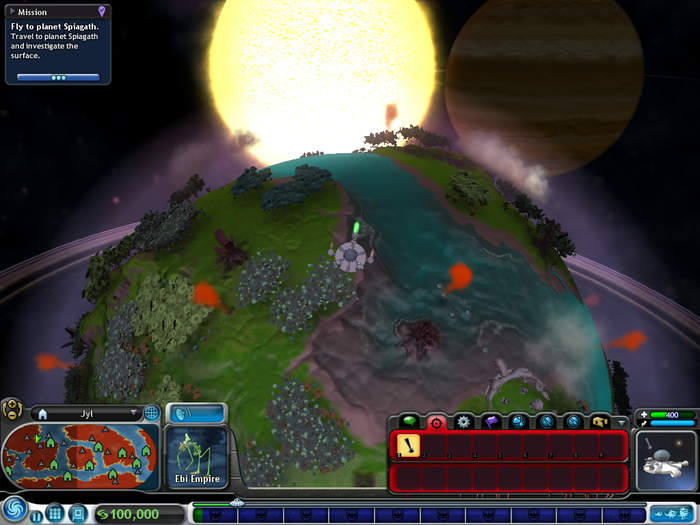Activate the yellow laser weapon slot
The width and height of the screenshot is (700, 525).
tap(409, 445)
